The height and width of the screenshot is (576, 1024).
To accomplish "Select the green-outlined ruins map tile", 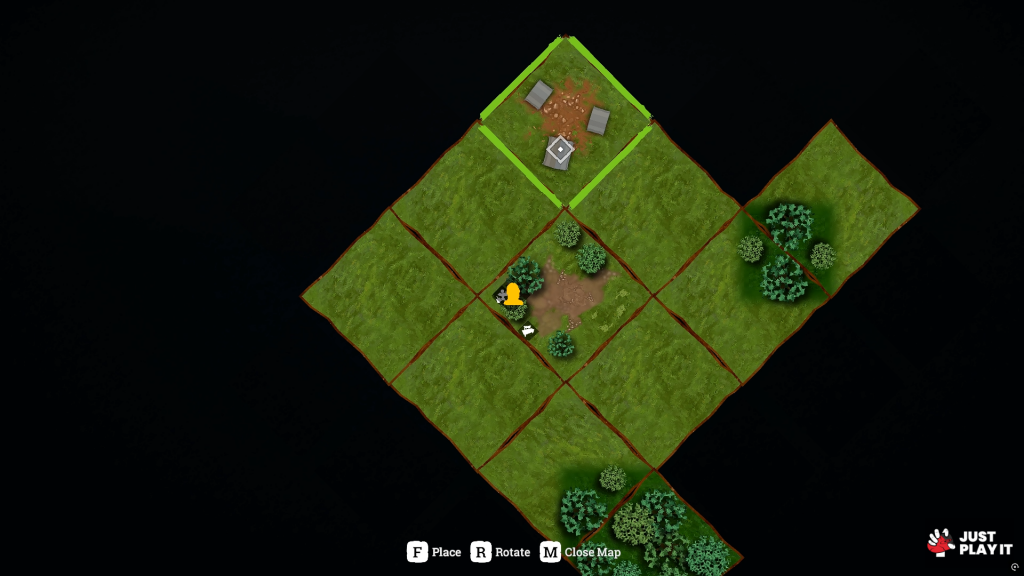I will [x=566, y=122].
